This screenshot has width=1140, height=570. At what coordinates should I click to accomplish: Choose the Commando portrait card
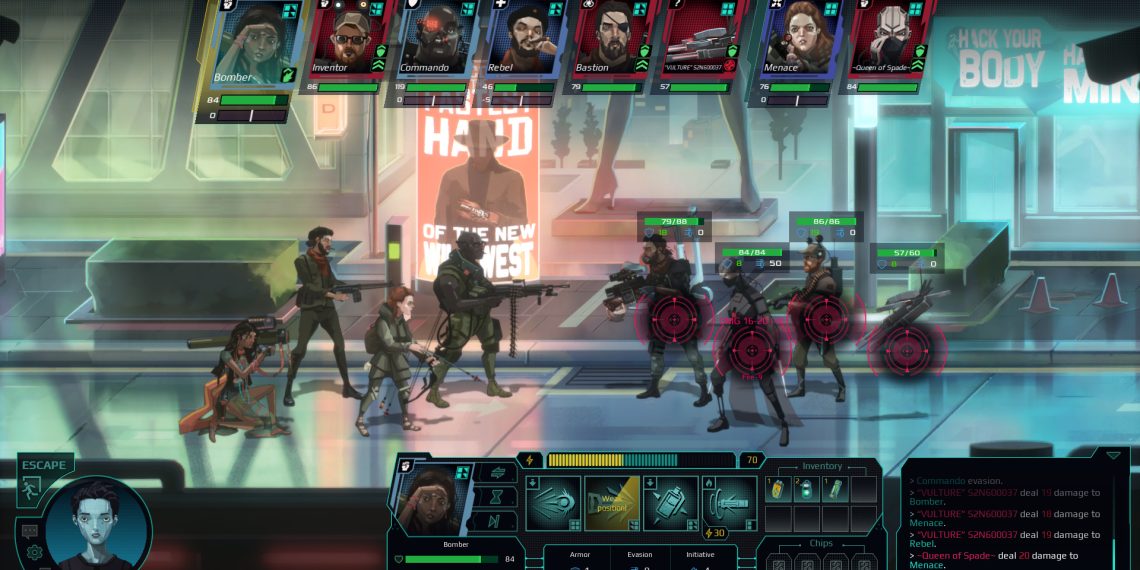431,38
